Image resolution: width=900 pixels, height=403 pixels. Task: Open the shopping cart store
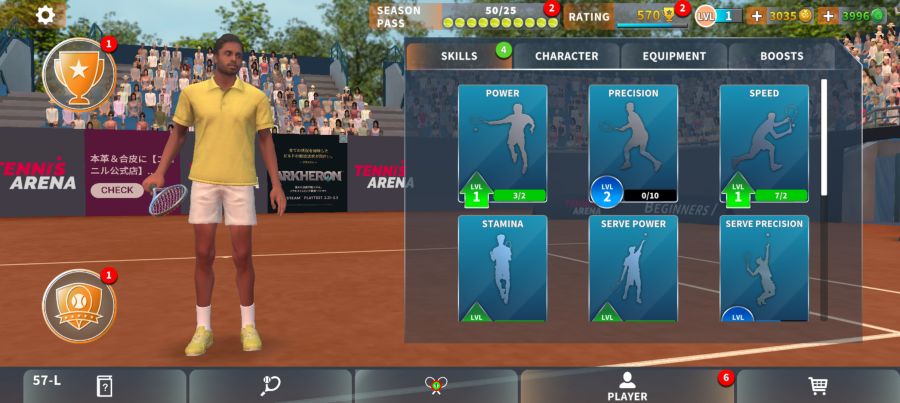tap(817, 386)
